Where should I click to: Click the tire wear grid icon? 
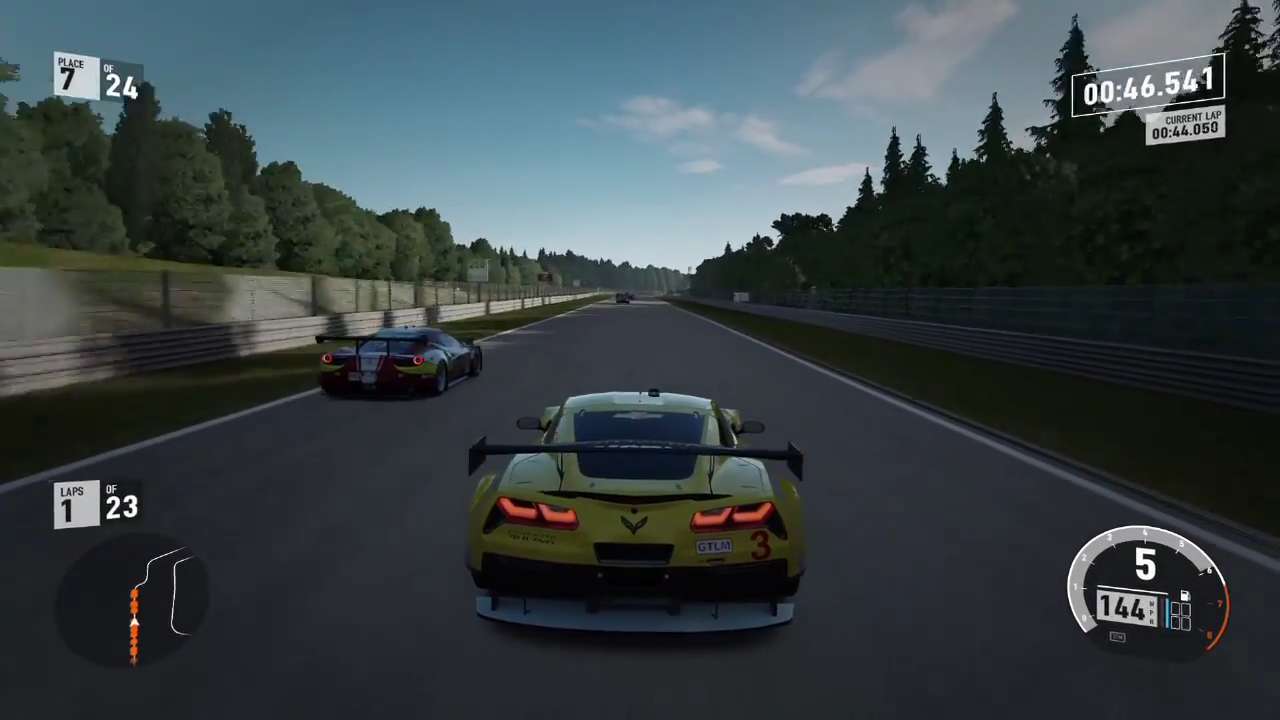pos(1181,616)
